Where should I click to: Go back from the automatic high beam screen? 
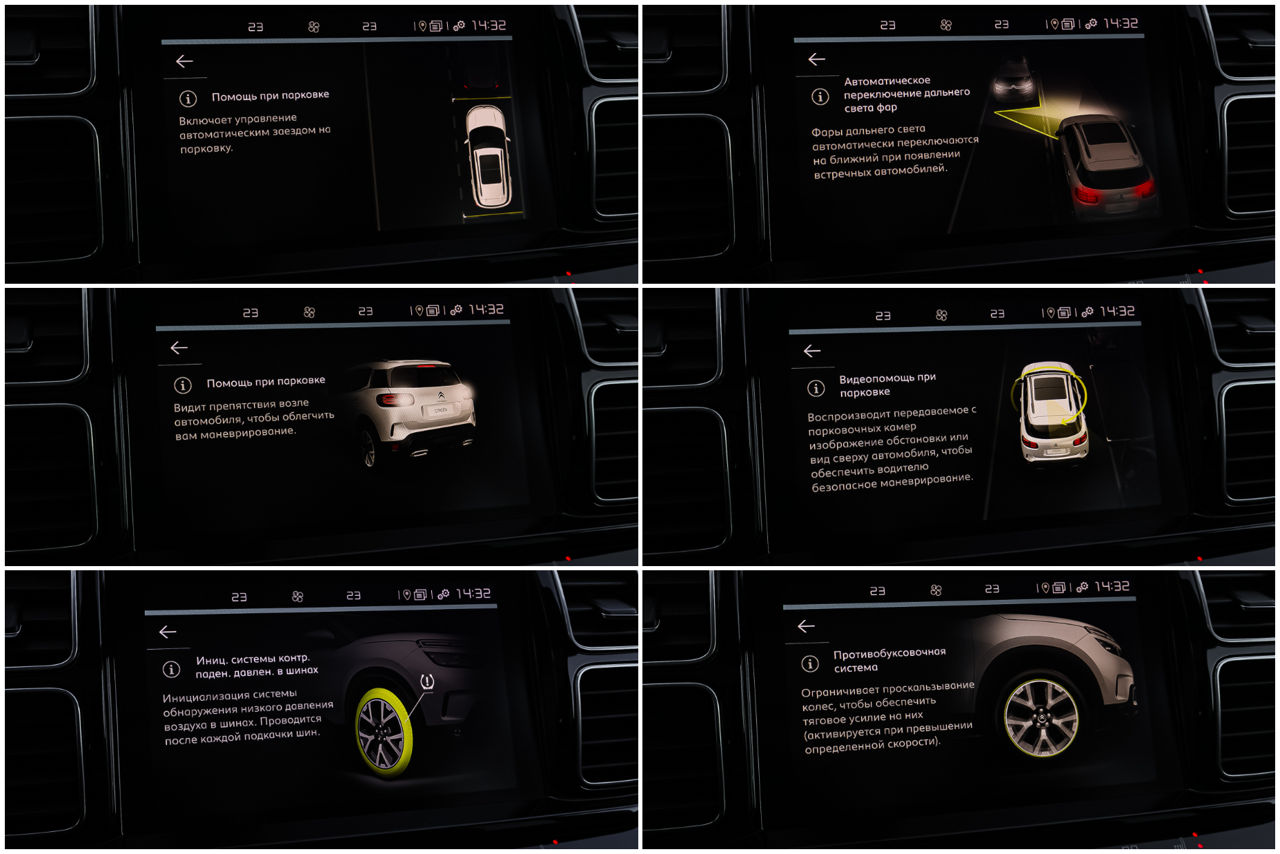click(x=816, y=59)
